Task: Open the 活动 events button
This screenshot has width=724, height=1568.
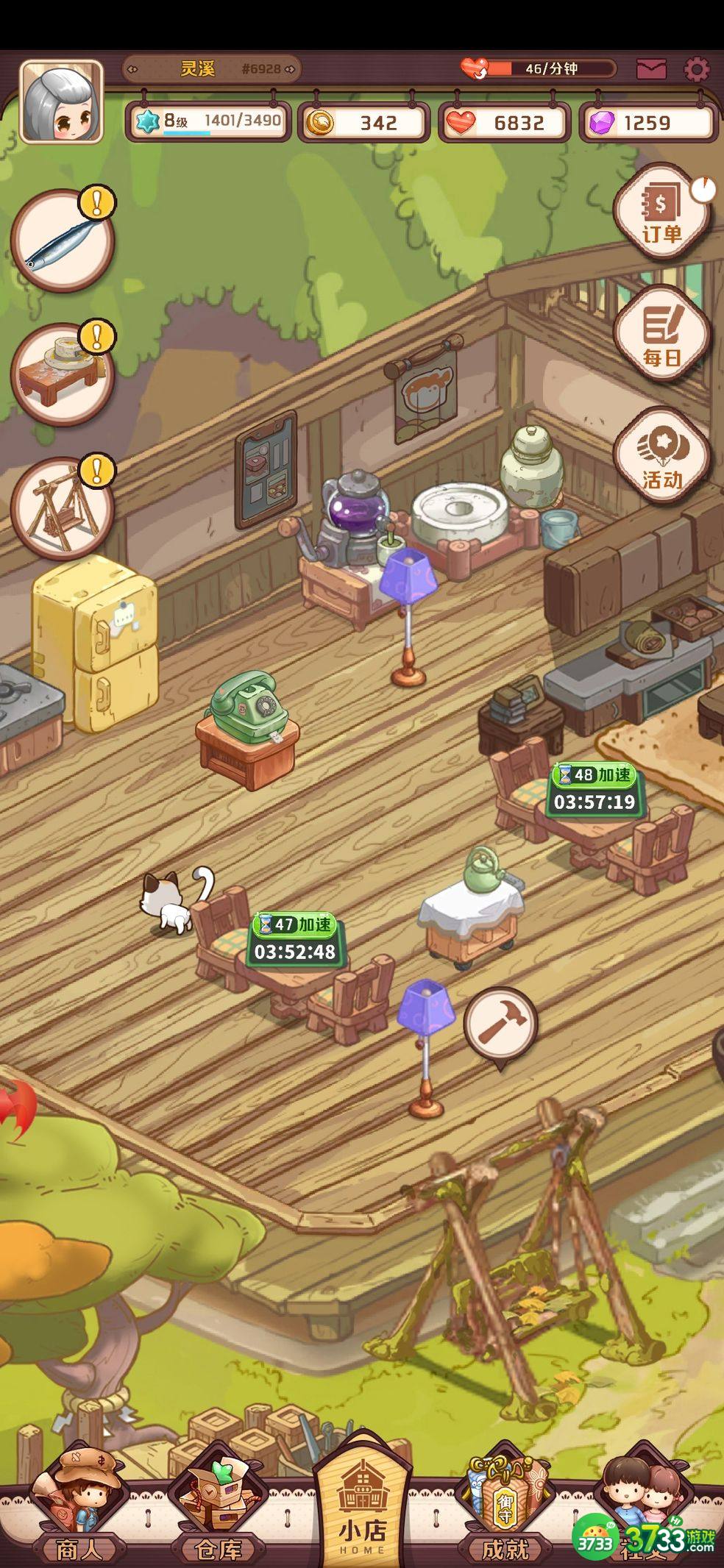Action: coord(661,456)
